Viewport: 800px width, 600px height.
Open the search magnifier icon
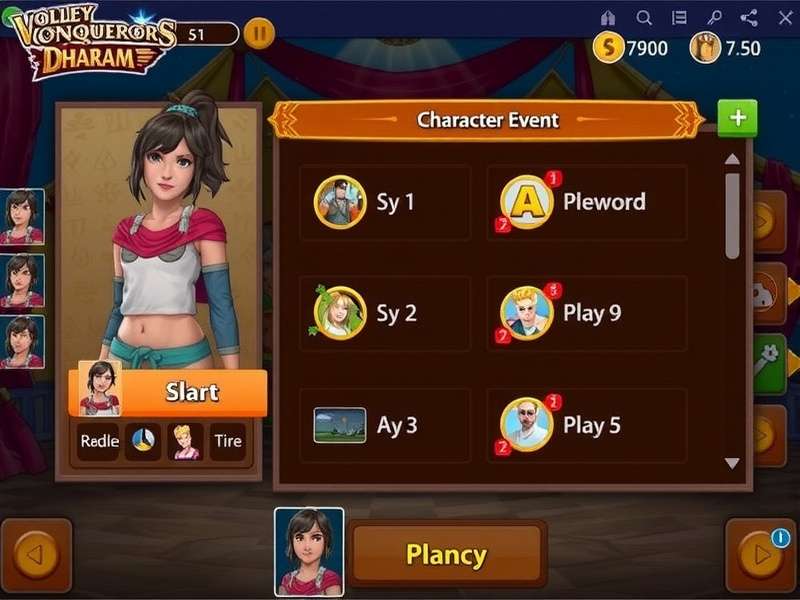click(x=644, y=18)
